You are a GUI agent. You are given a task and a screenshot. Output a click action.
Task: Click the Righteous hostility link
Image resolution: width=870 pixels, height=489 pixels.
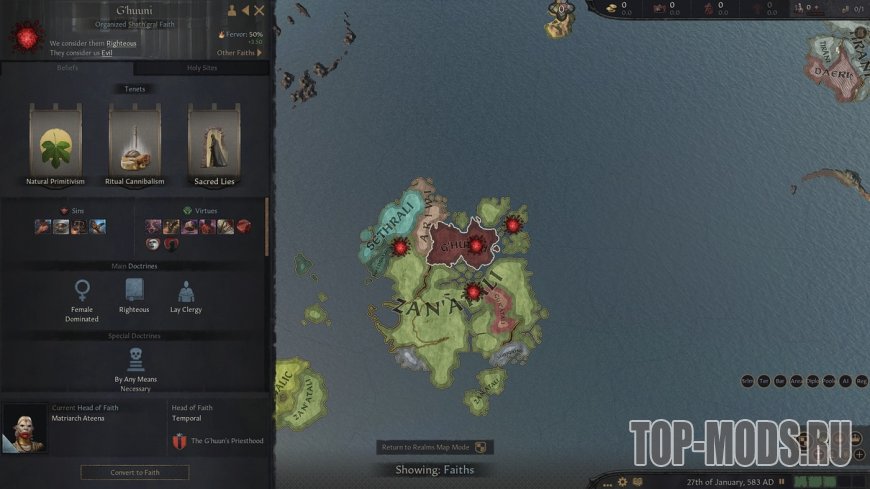(120, 44)
